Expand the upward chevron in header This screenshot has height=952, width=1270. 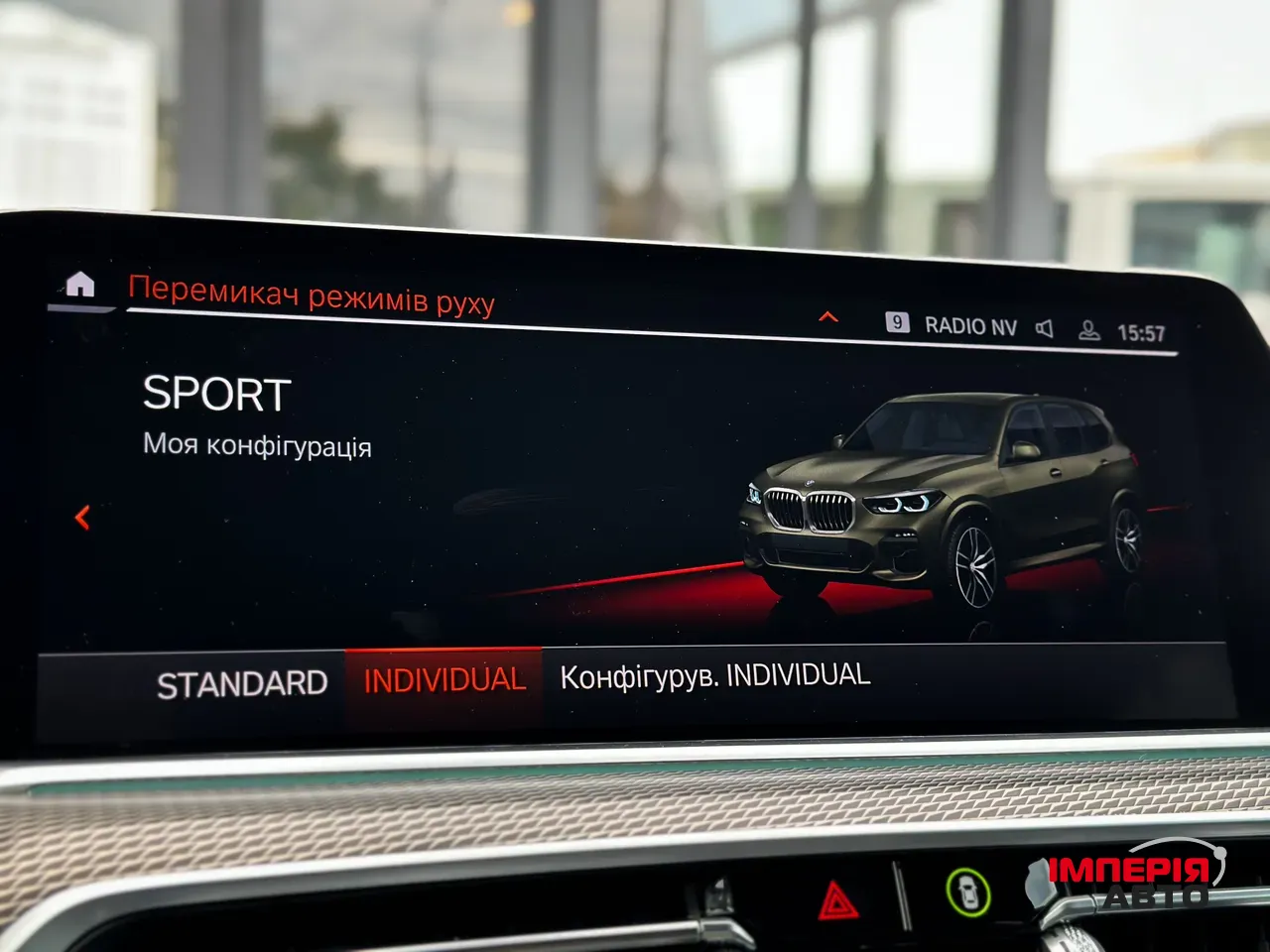pos(828,317)
